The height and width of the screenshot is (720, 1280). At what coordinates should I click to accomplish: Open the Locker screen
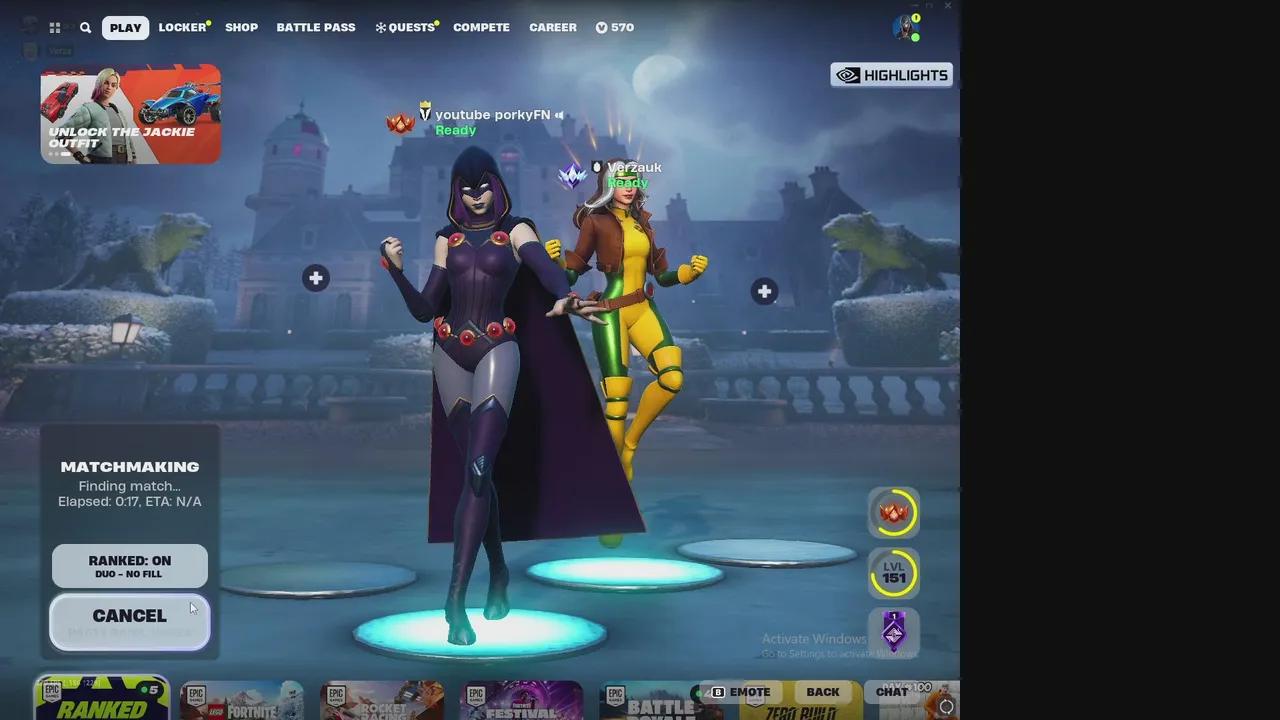click(181, 27)
